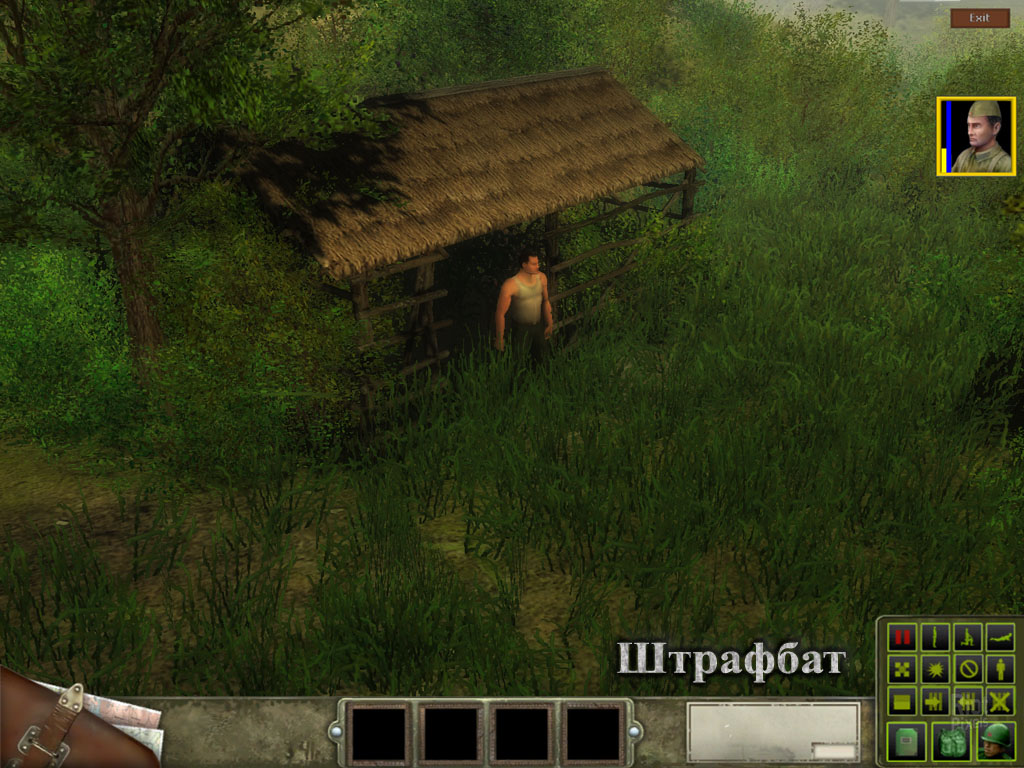Click the Exit button
The image size is (1024, 768).
pyautogui.click(x=979, y=18)
